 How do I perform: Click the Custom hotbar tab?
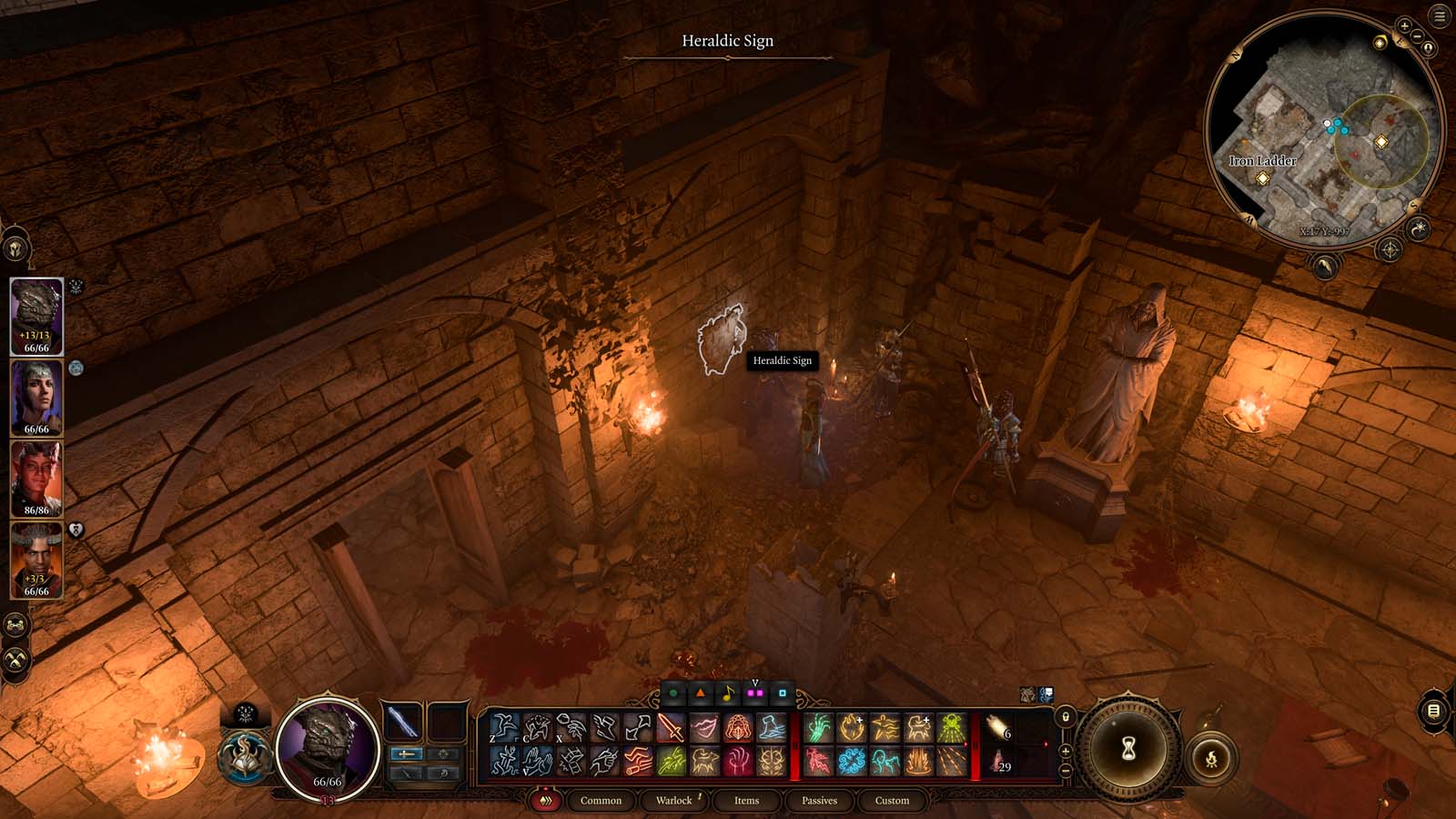click(x=892, y=801)
